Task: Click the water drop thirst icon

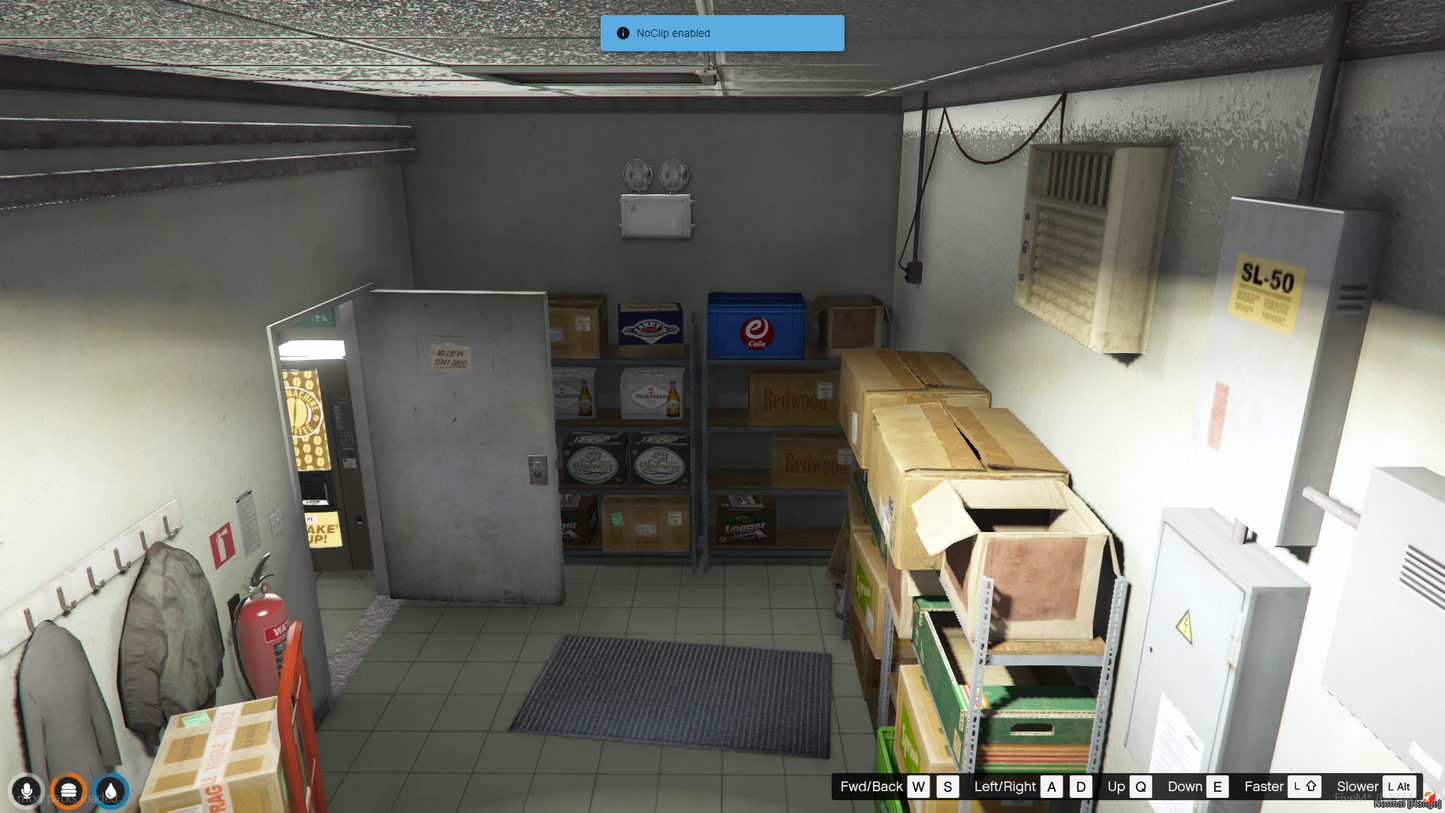Action: (110, 791)
